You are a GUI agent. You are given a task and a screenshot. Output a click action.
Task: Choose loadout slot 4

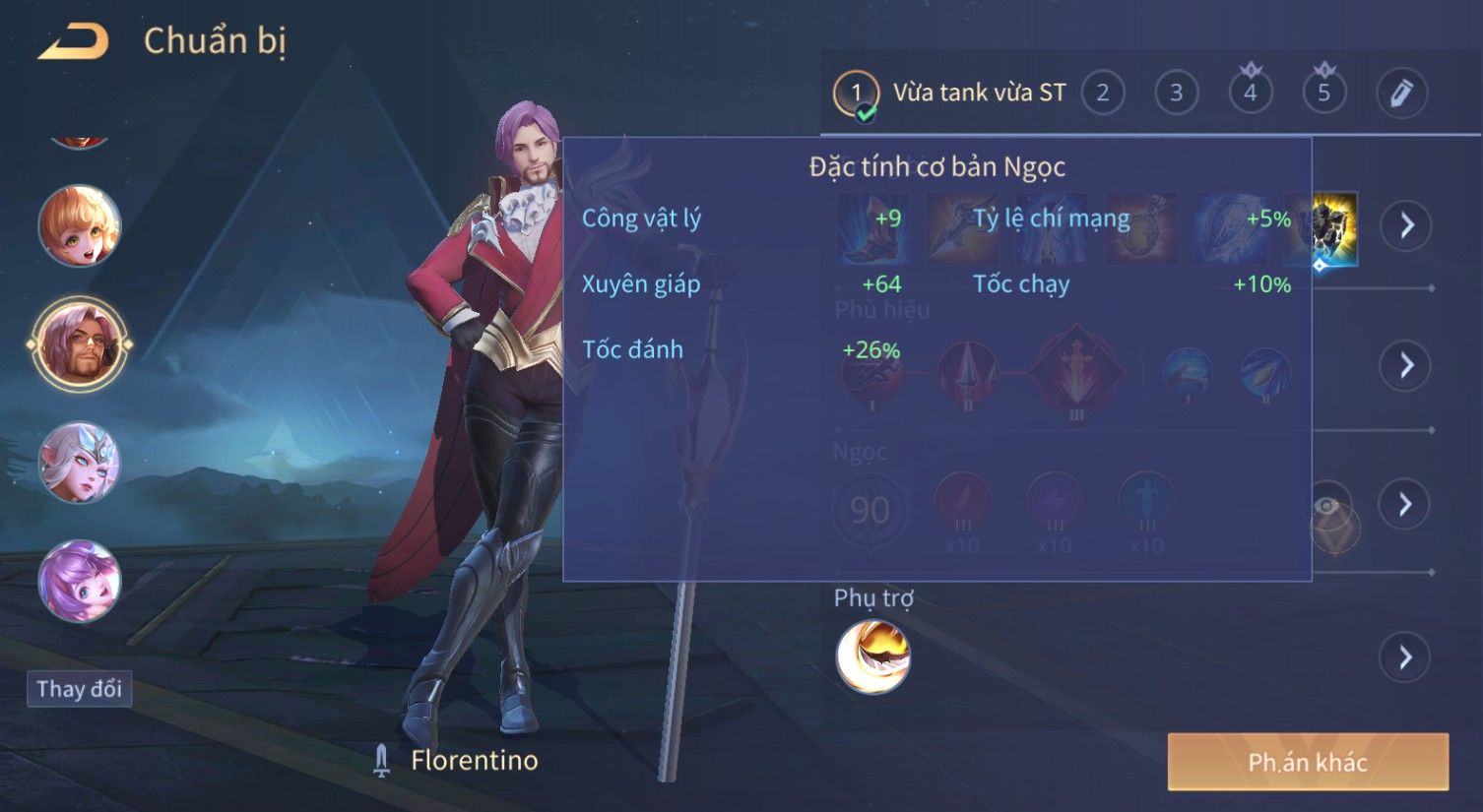(1251, 94)
